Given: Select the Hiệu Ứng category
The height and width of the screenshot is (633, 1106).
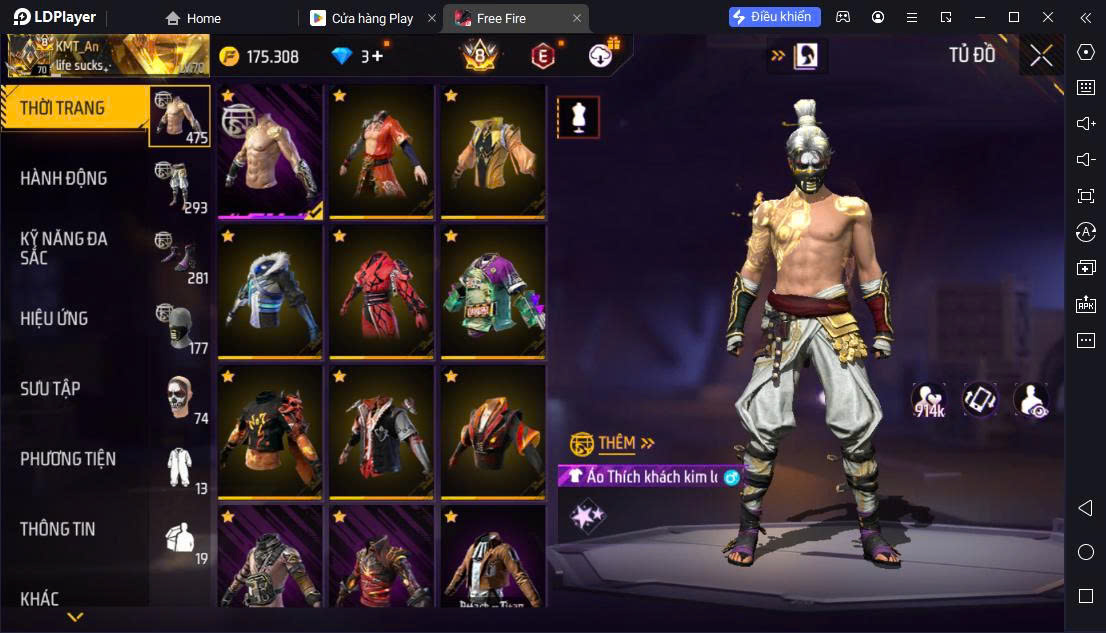Looking at the screenshot, I should [54, 318].
